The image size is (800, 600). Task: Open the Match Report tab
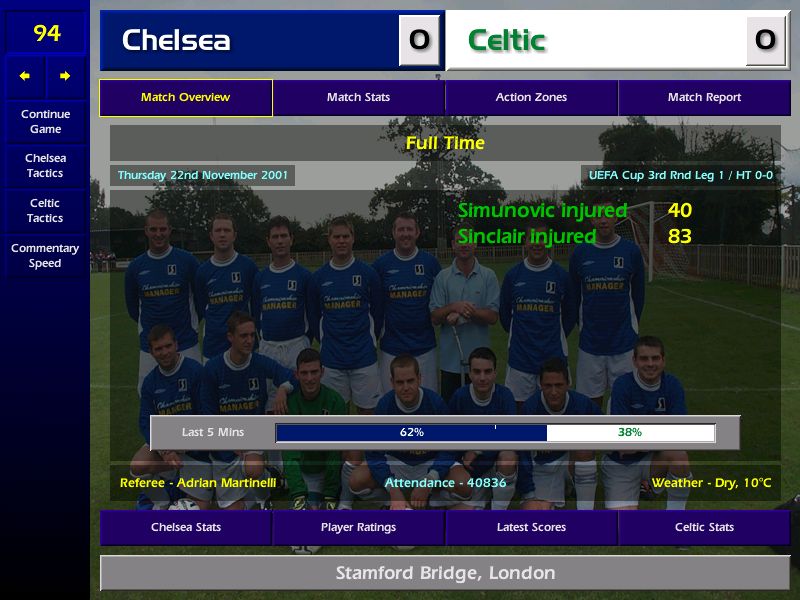[704, 98]
